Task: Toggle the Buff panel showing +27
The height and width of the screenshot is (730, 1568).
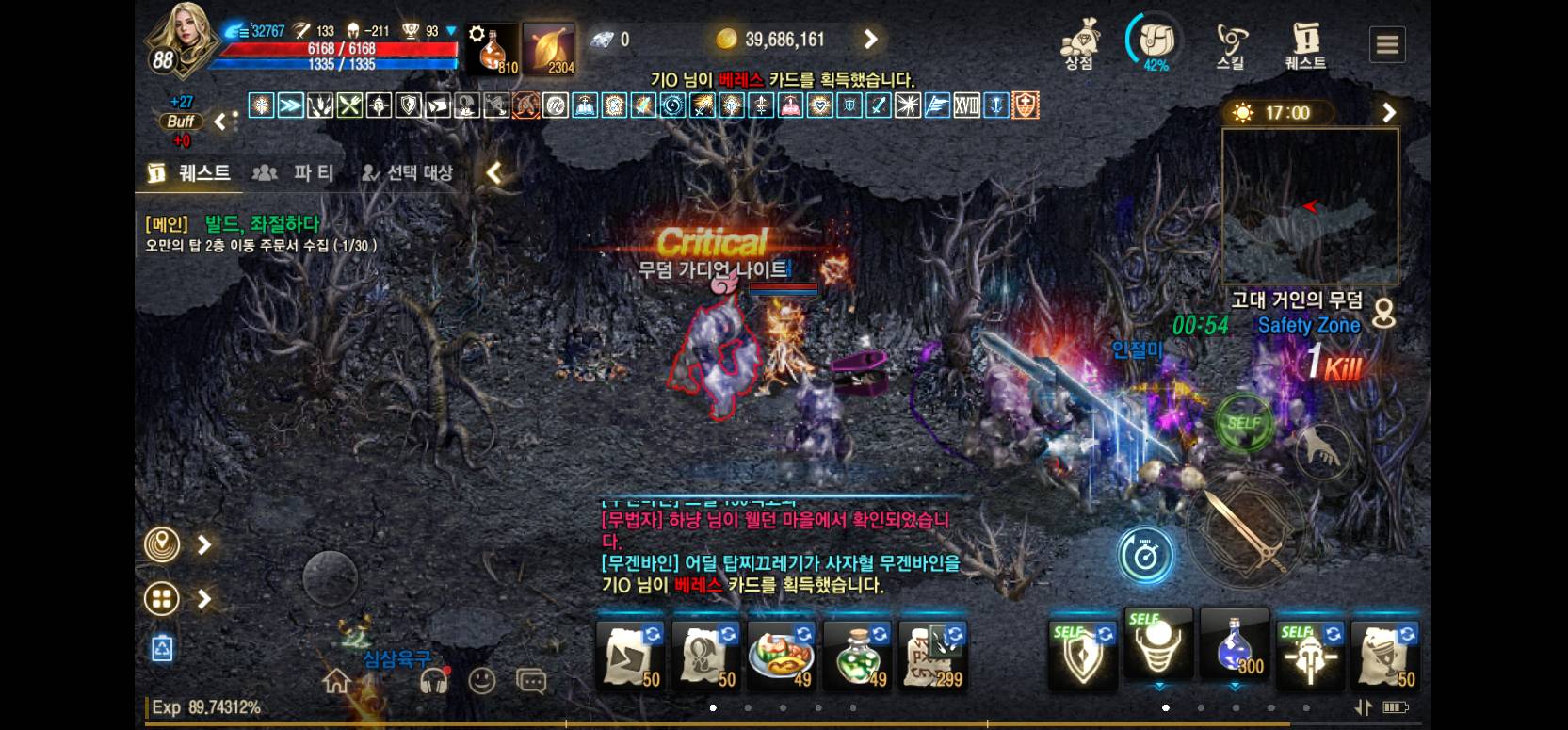Action: 180,122
